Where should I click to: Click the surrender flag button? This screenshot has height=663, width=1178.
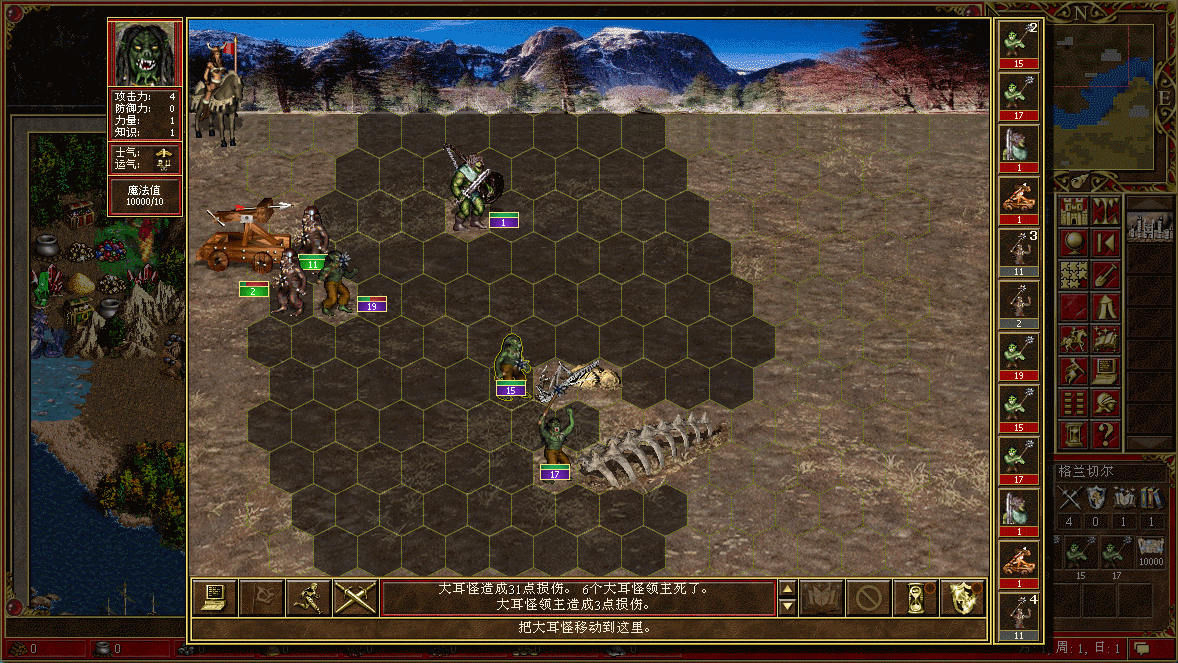point(262,598)
